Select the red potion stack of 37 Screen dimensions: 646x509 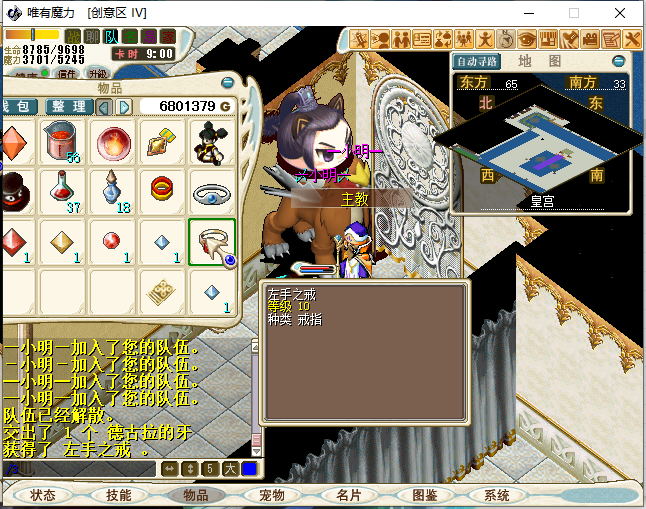click(64, 191)
